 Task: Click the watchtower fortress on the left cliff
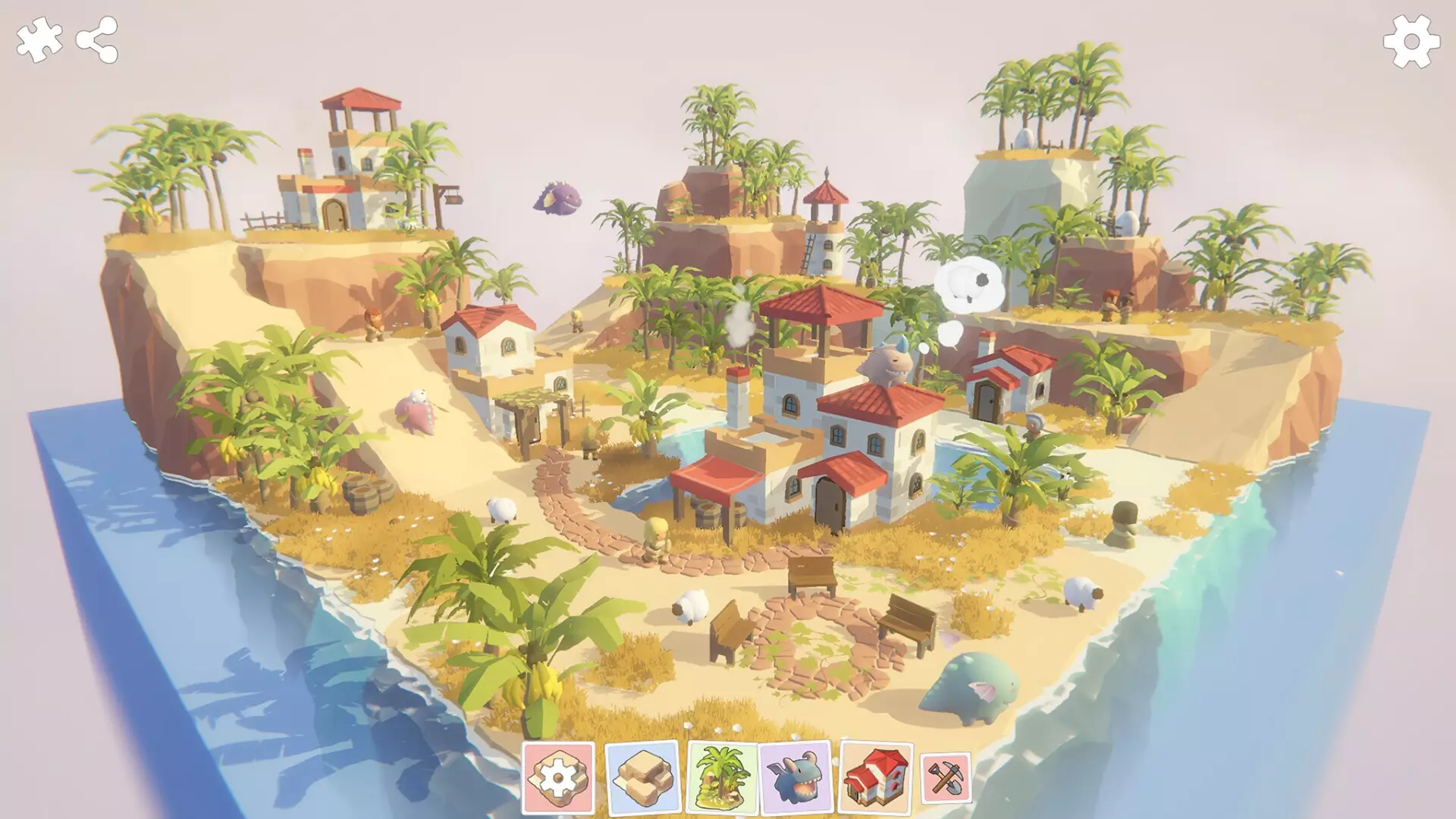(x=349, y=159)
